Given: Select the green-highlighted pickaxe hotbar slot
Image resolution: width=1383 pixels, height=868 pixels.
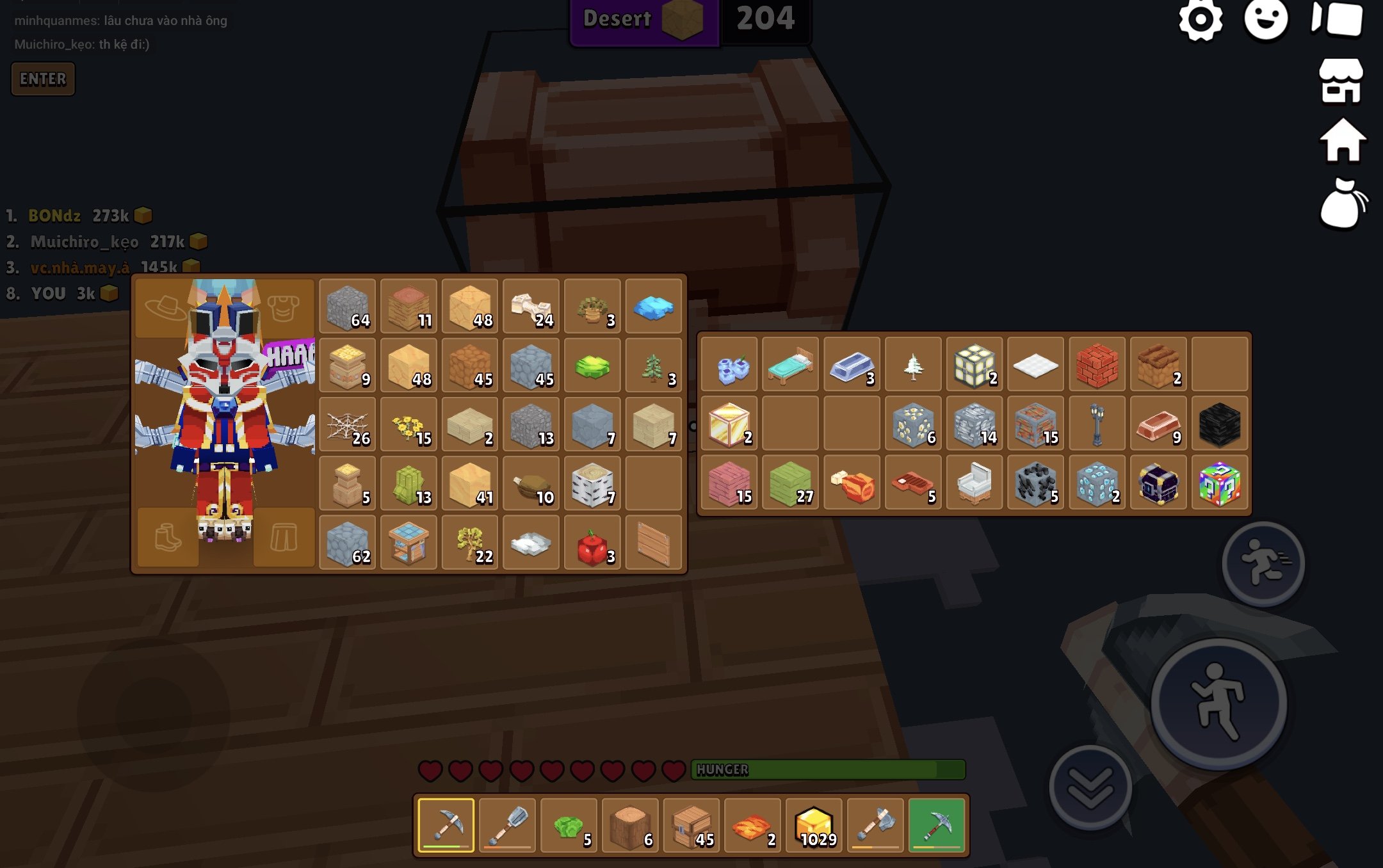Looking at the screenshot, I should pos(936,826).
